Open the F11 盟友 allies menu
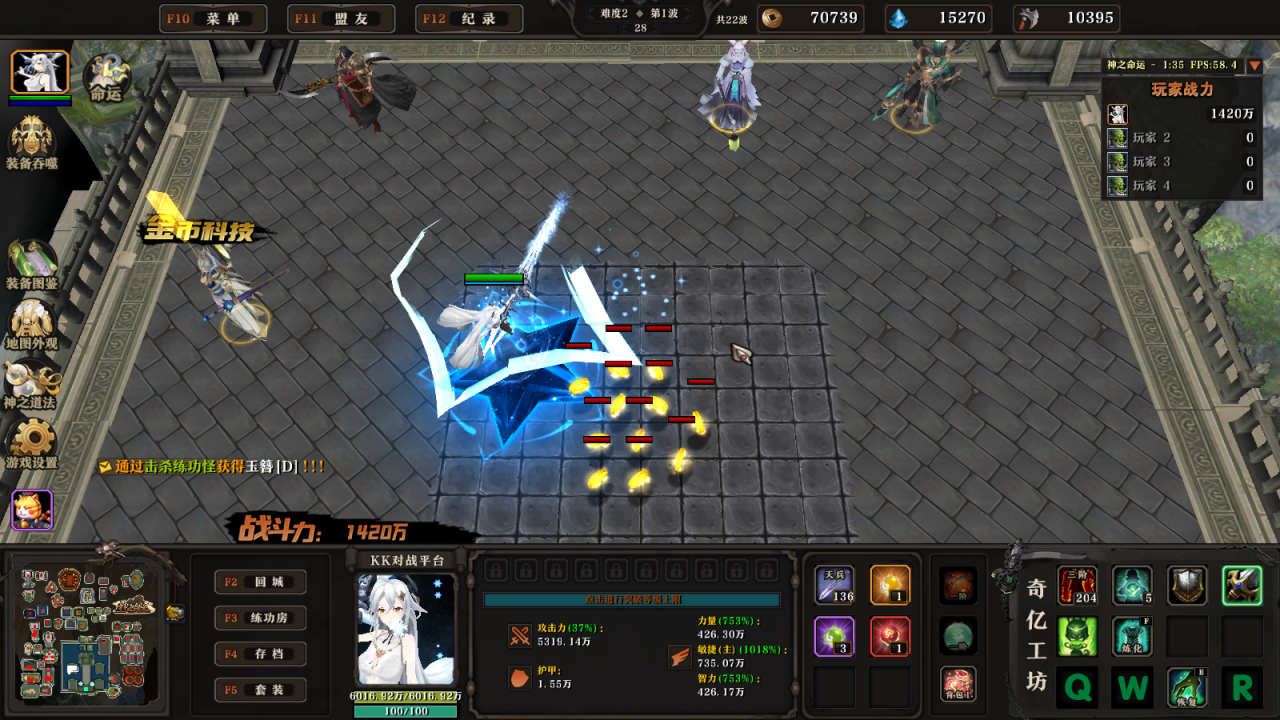 coord(340,17)
